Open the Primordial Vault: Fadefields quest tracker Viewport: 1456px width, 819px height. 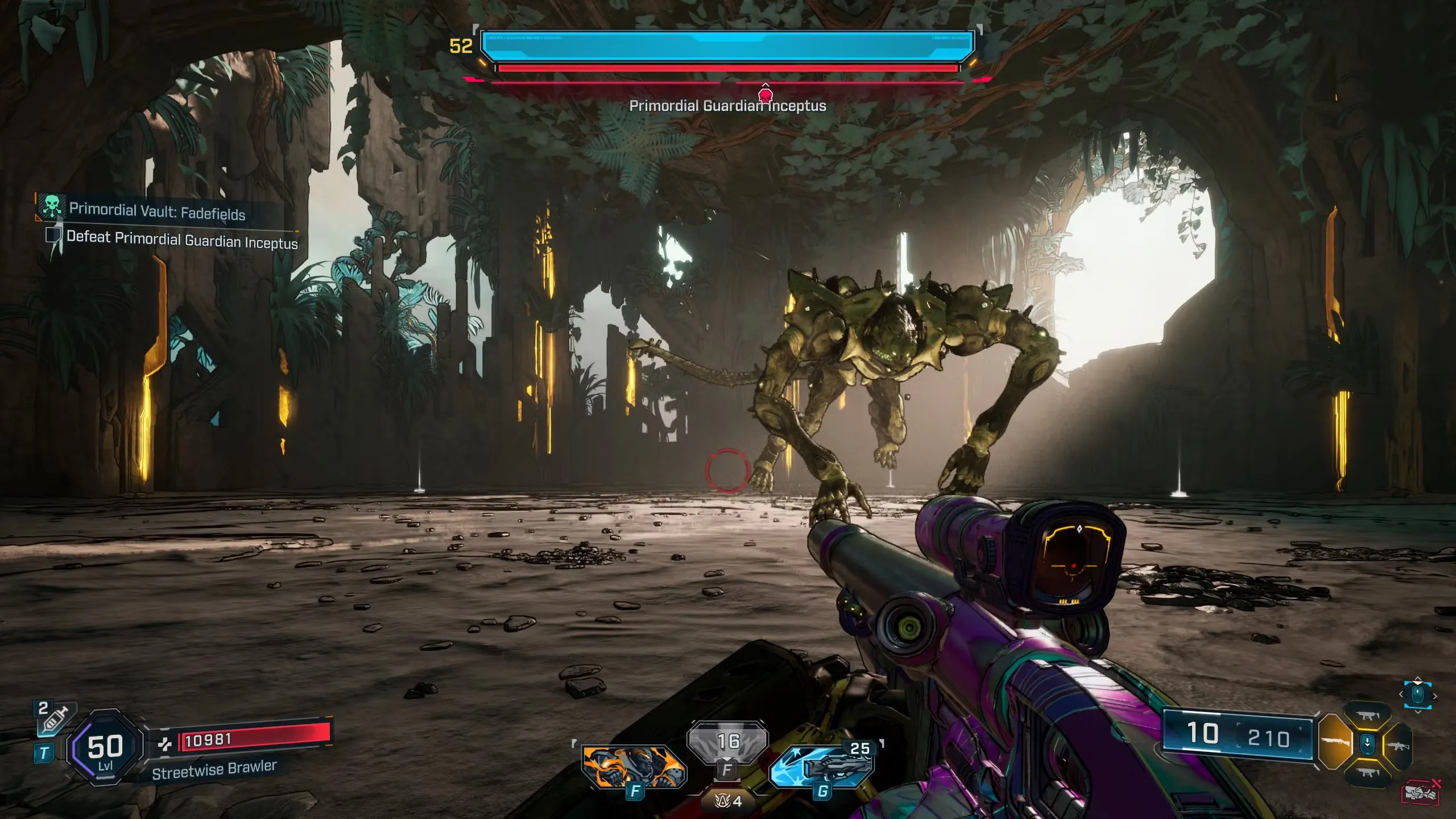click(x=157, y=211)
